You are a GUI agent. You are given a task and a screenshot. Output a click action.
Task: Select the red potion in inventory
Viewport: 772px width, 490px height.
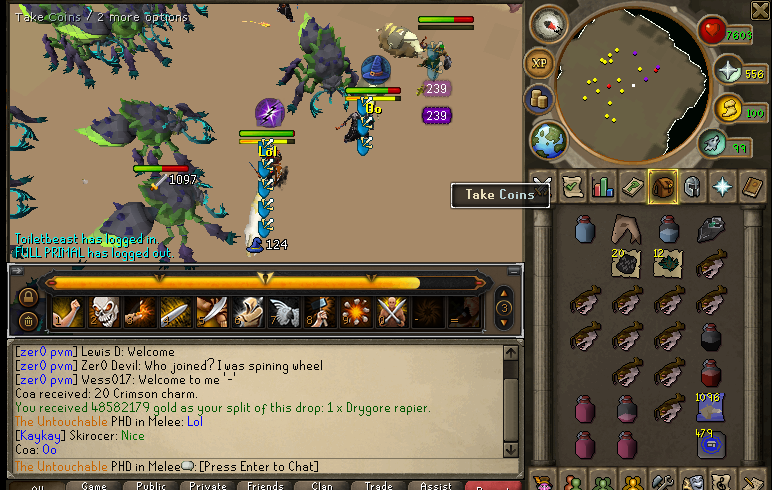(711, 374)
